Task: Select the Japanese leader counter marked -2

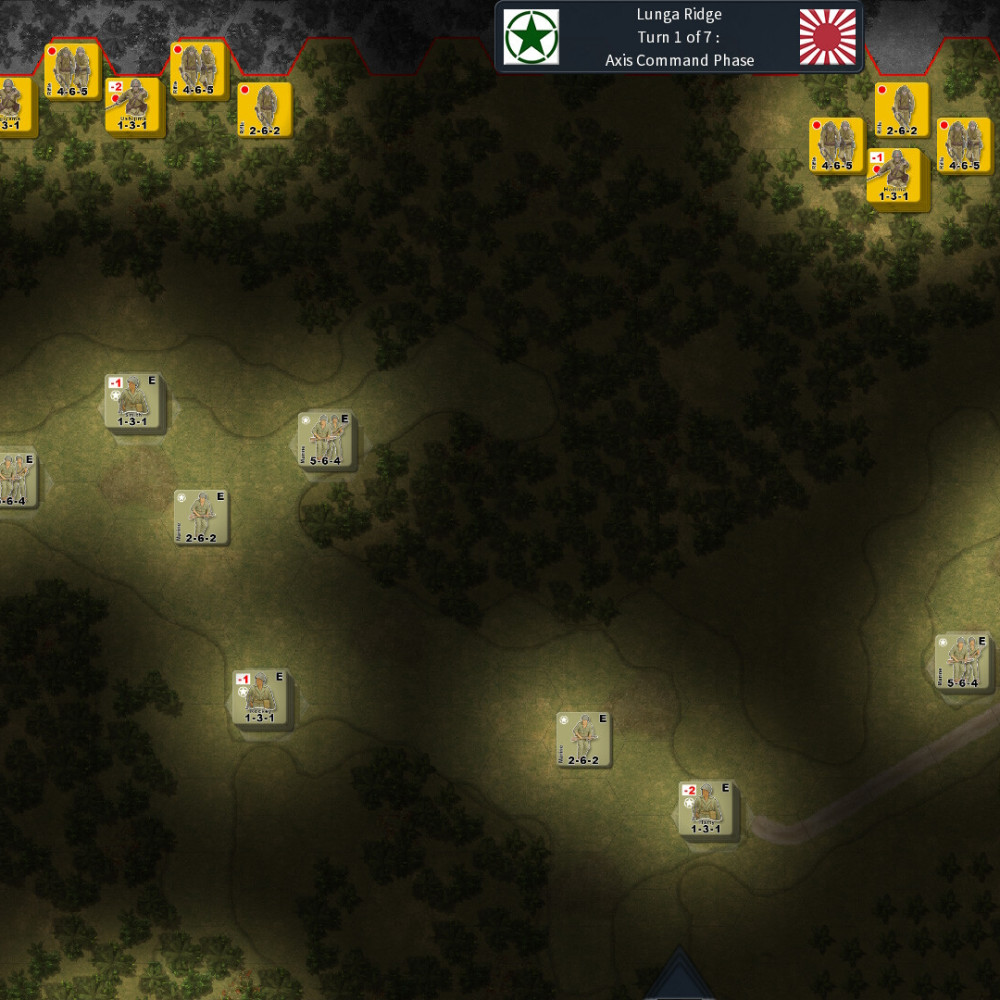Action: click(133, 105)
